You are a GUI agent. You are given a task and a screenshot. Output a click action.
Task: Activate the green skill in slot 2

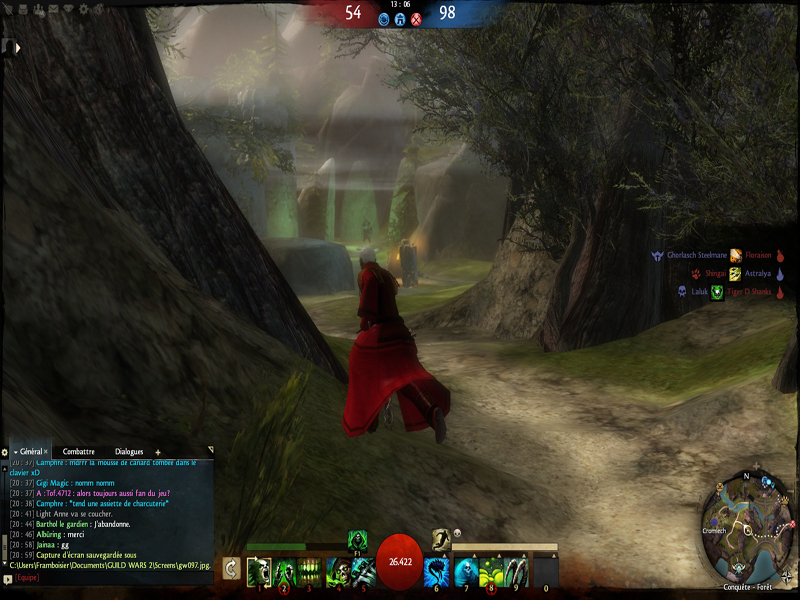click(x=284, y=571)
